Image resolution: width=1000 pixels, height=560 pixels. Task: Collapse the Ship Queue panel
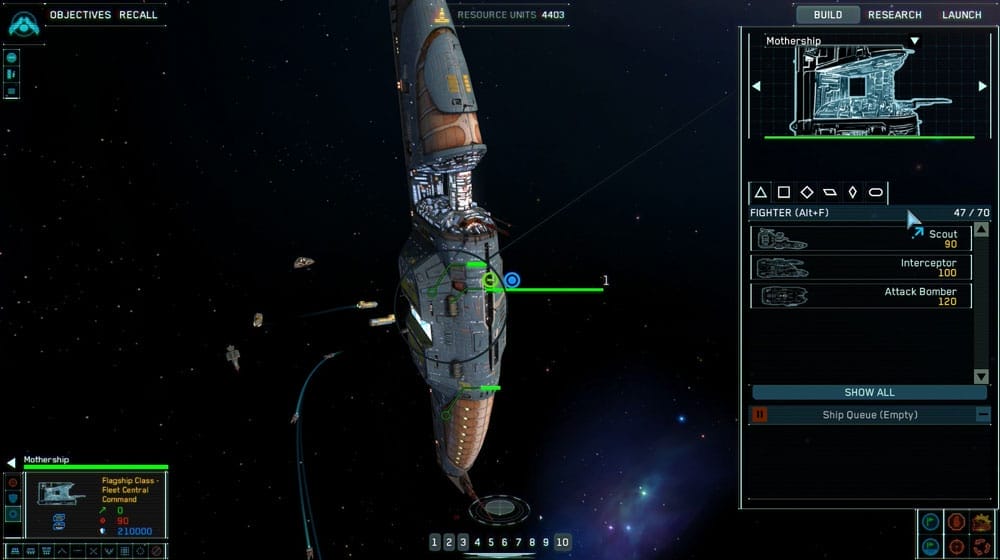[x=983, y=414]
